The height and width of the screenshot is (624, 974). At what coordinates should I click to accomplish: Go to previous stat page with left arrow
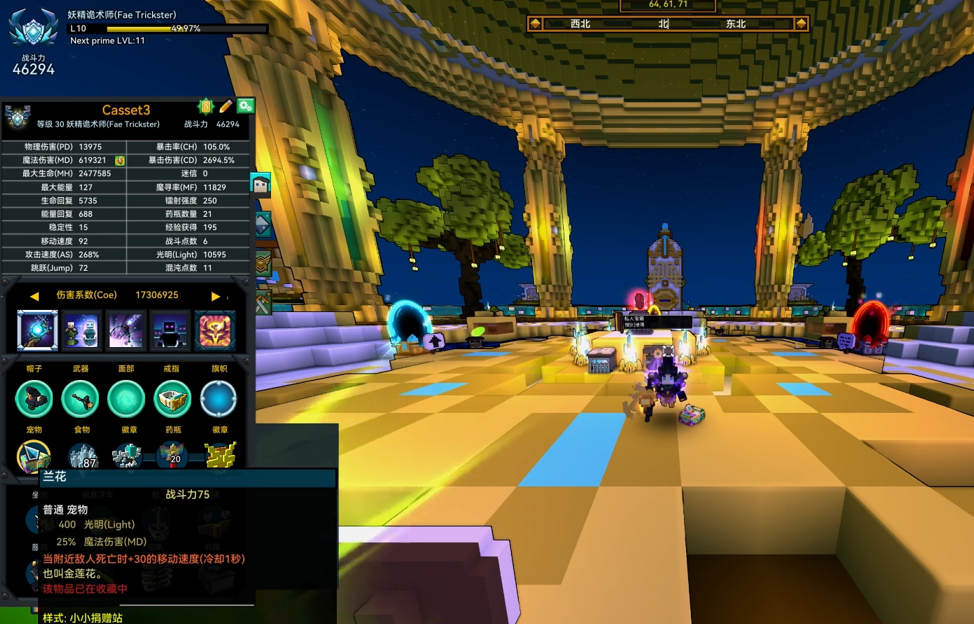[x=34, y=296]
